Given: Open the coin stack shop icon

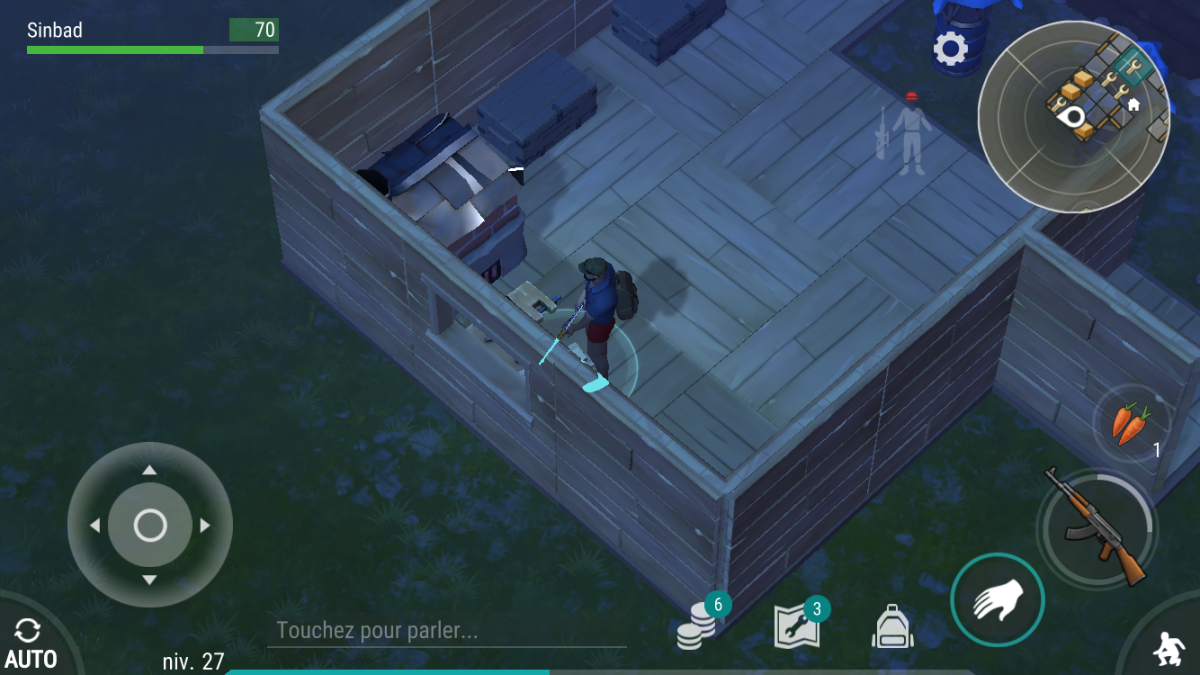Looking at the screenshot, I should [x=697, y=630].
